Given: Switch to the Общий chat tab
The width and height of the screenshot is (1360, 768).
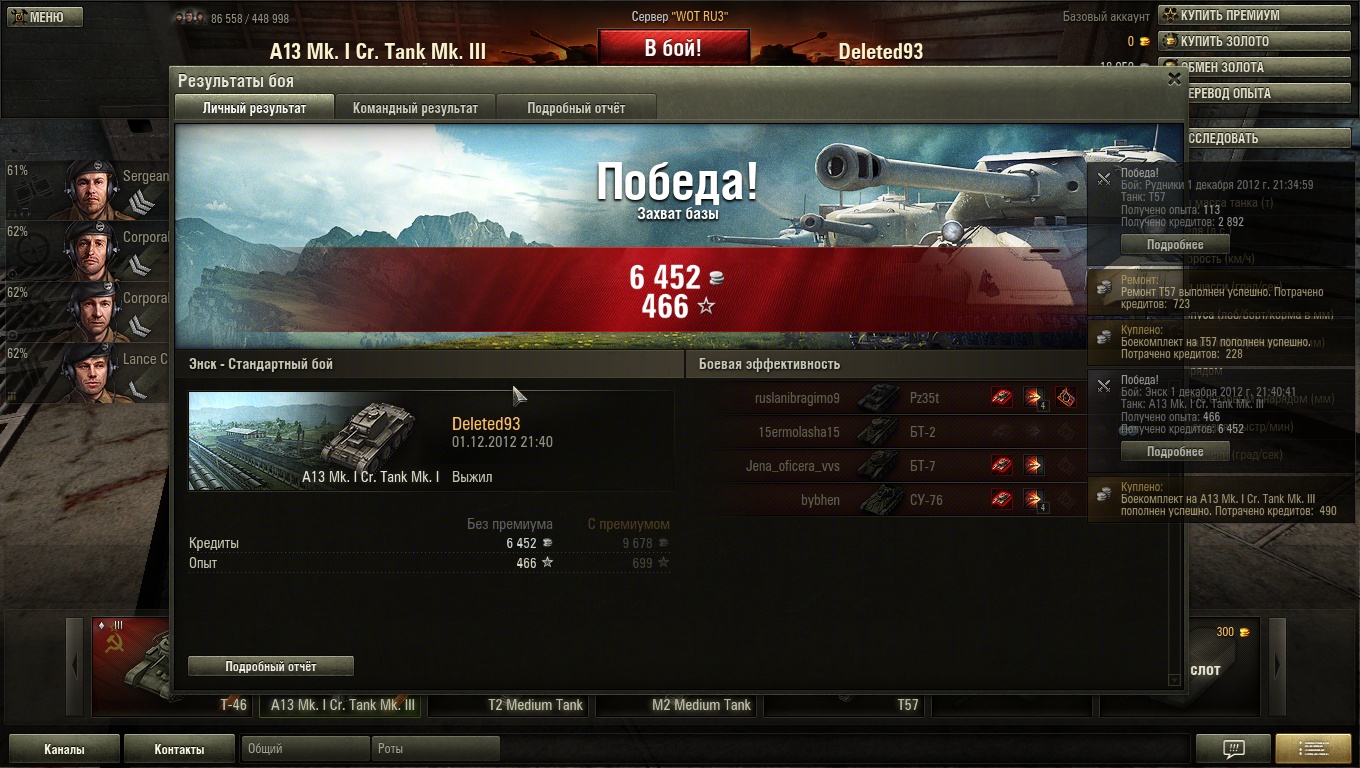Looking at the screenshot, I should [305, 749].
